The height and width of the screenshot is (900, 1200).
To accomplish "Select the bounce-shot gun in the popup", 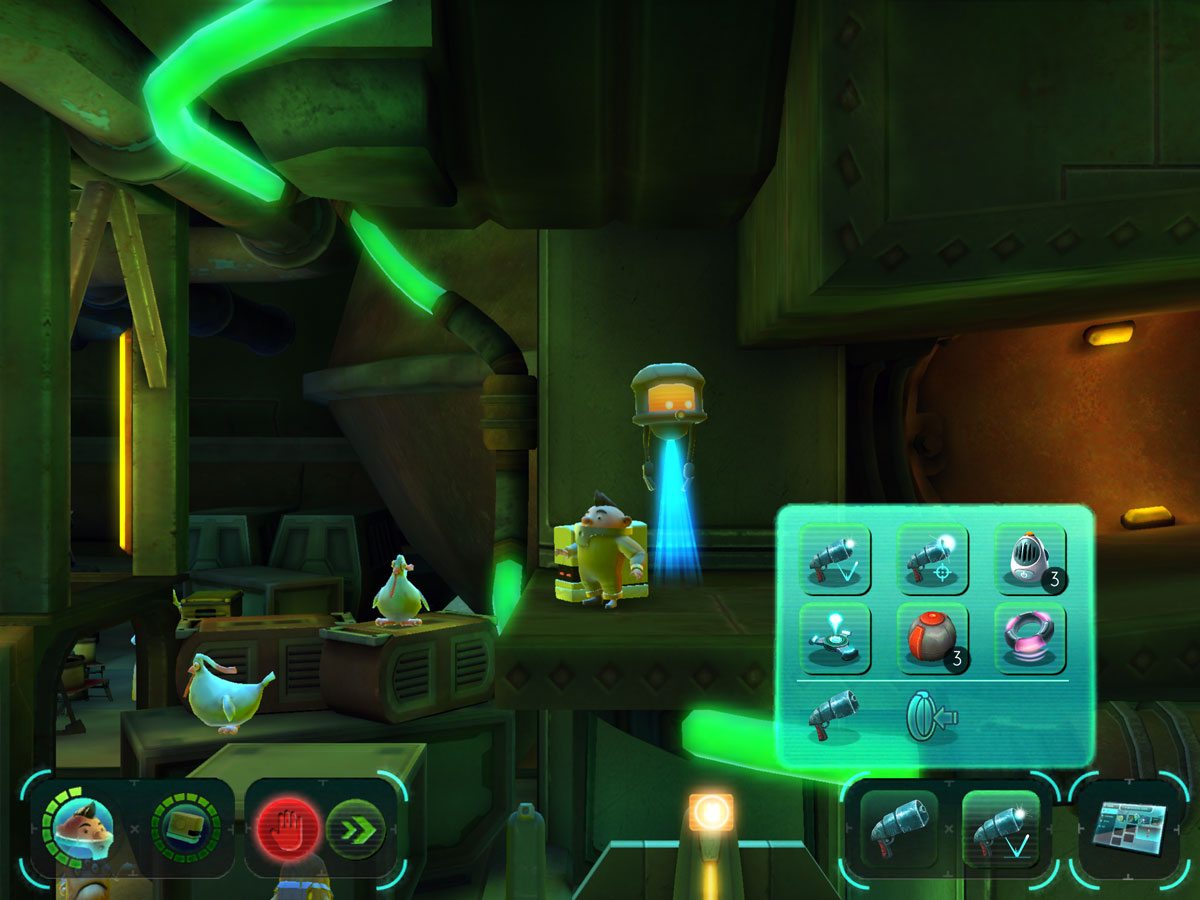I will coord(835,559).
